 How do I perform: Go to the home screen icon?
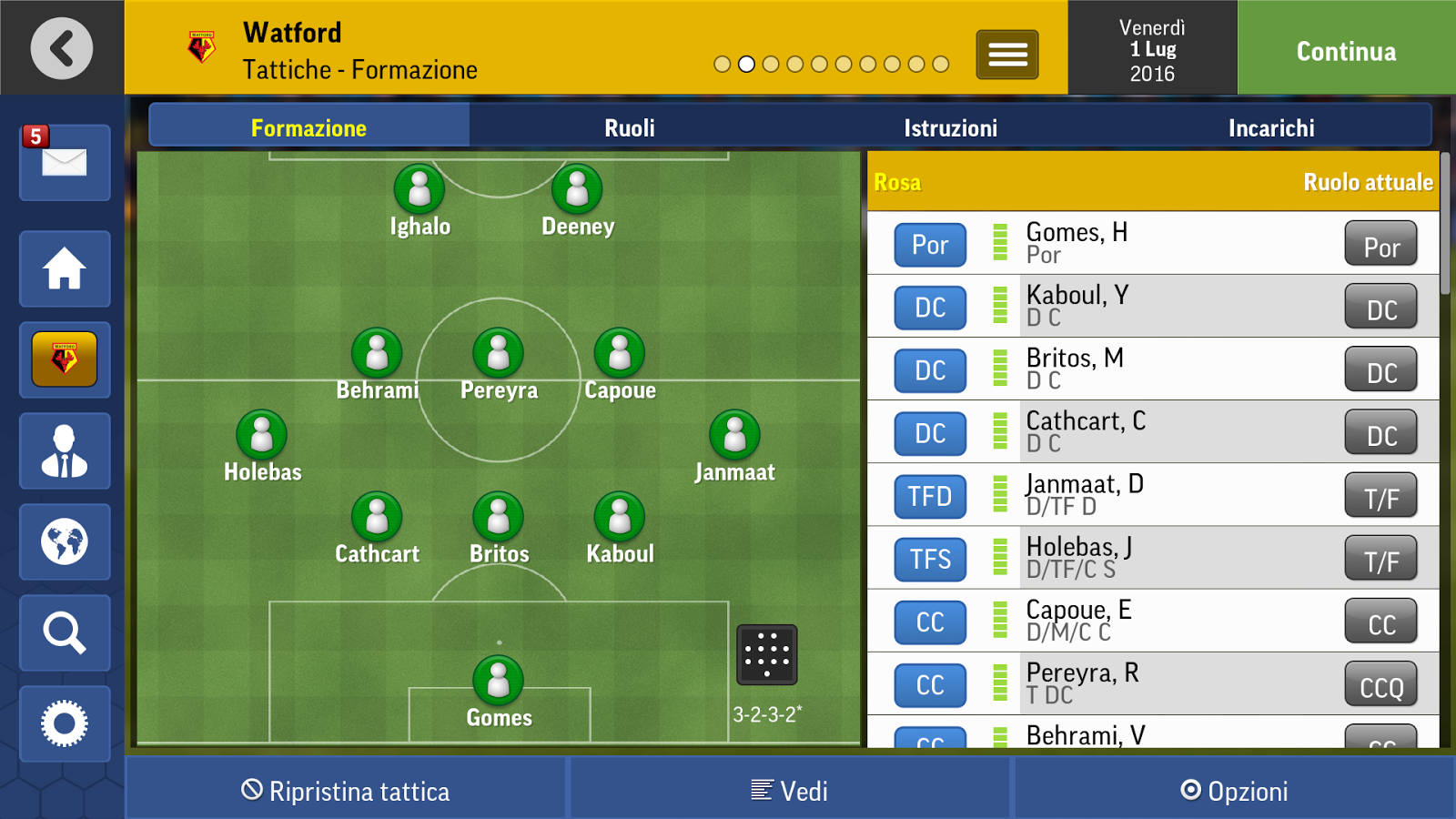tap(65, 269)
